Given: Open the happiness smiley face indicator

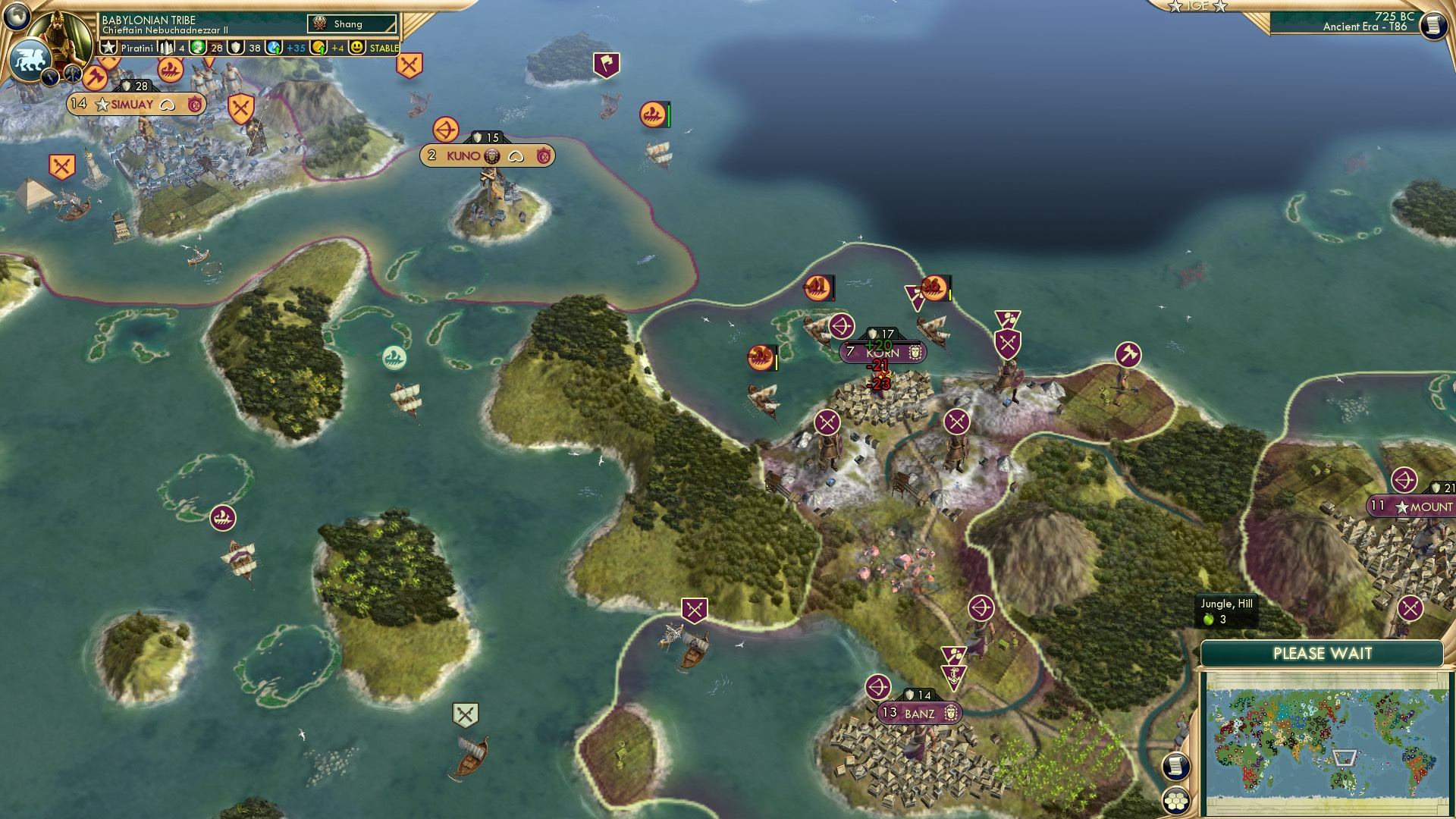Looking at the screenshot, I should point(355,48).
